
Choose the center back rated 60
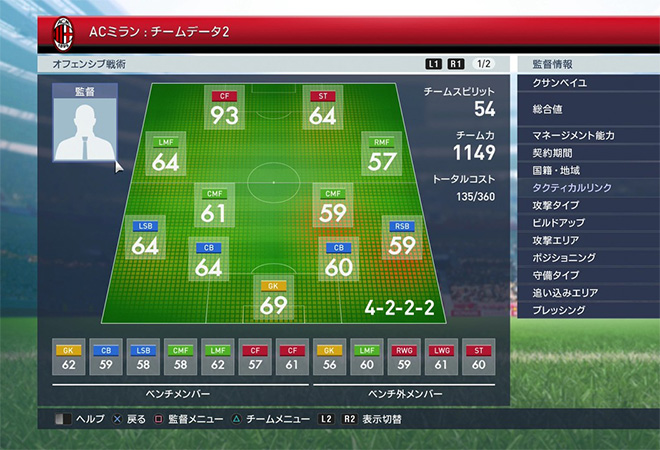coord(338,260)
